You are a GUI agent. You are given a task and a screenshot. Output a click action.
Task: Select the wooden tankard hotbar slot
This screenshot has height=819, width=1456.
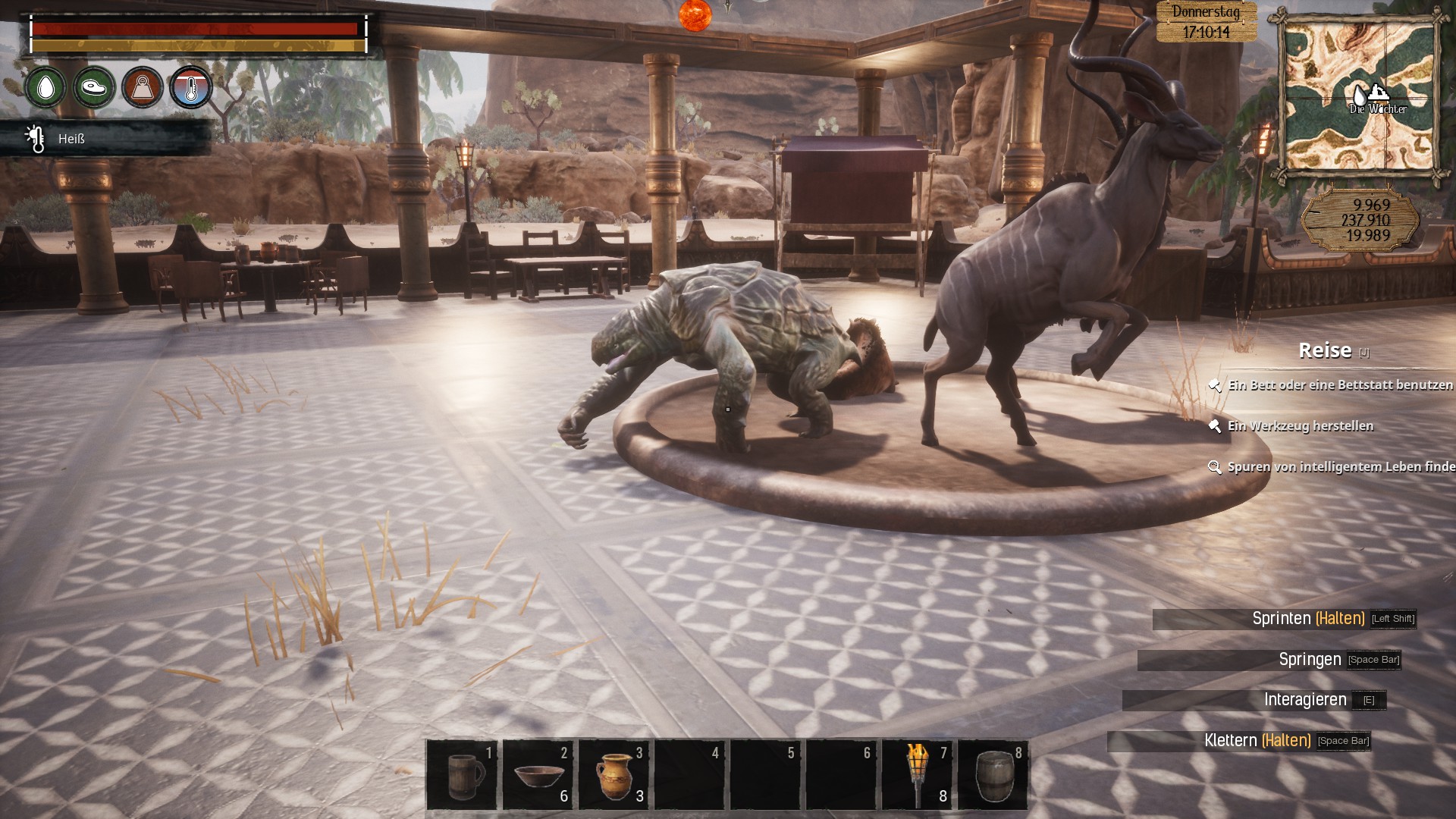pyautogui.click(x=462, y=775)
